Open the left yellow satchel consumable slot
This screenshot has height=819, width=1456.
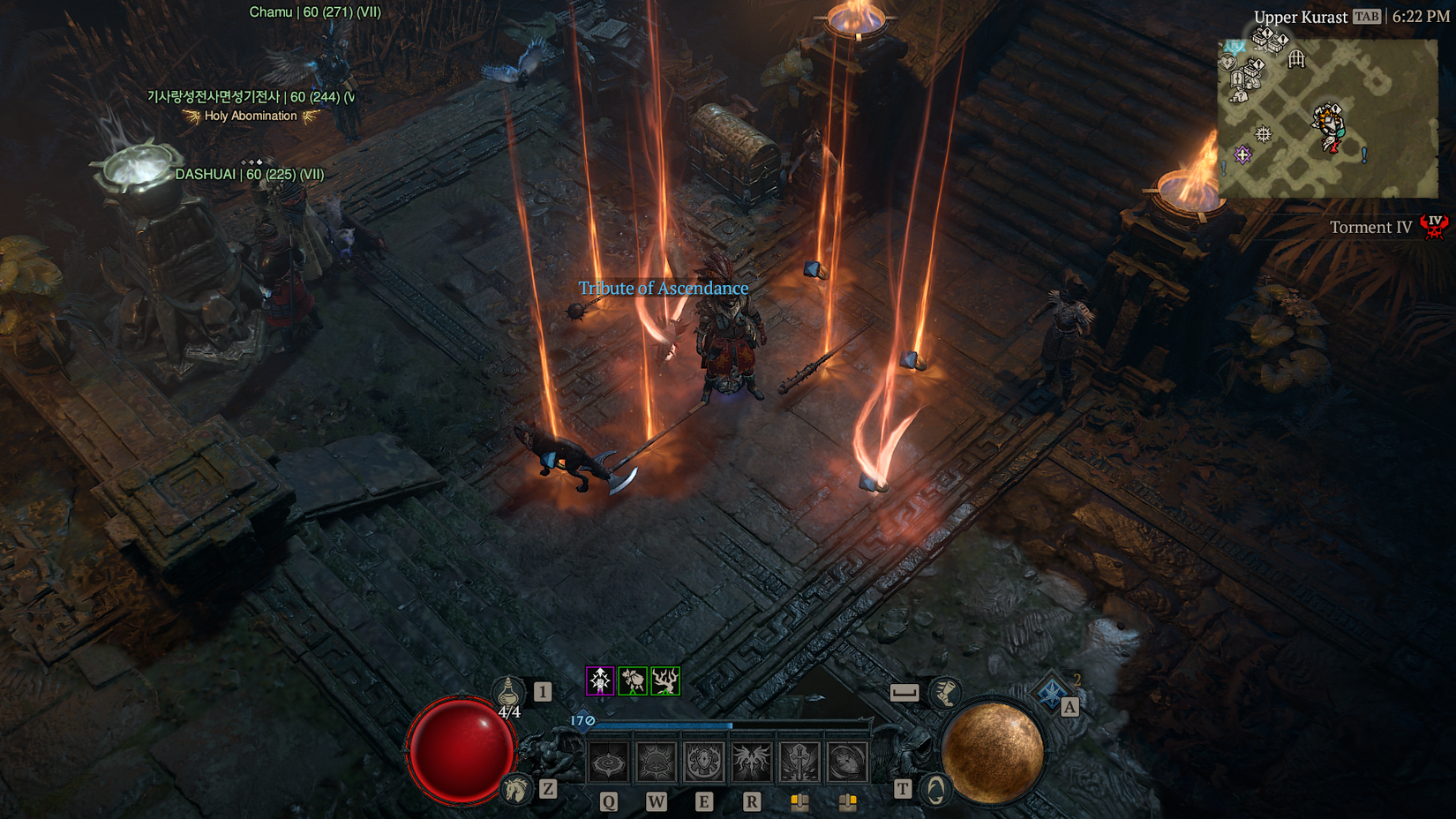point(799,801)
